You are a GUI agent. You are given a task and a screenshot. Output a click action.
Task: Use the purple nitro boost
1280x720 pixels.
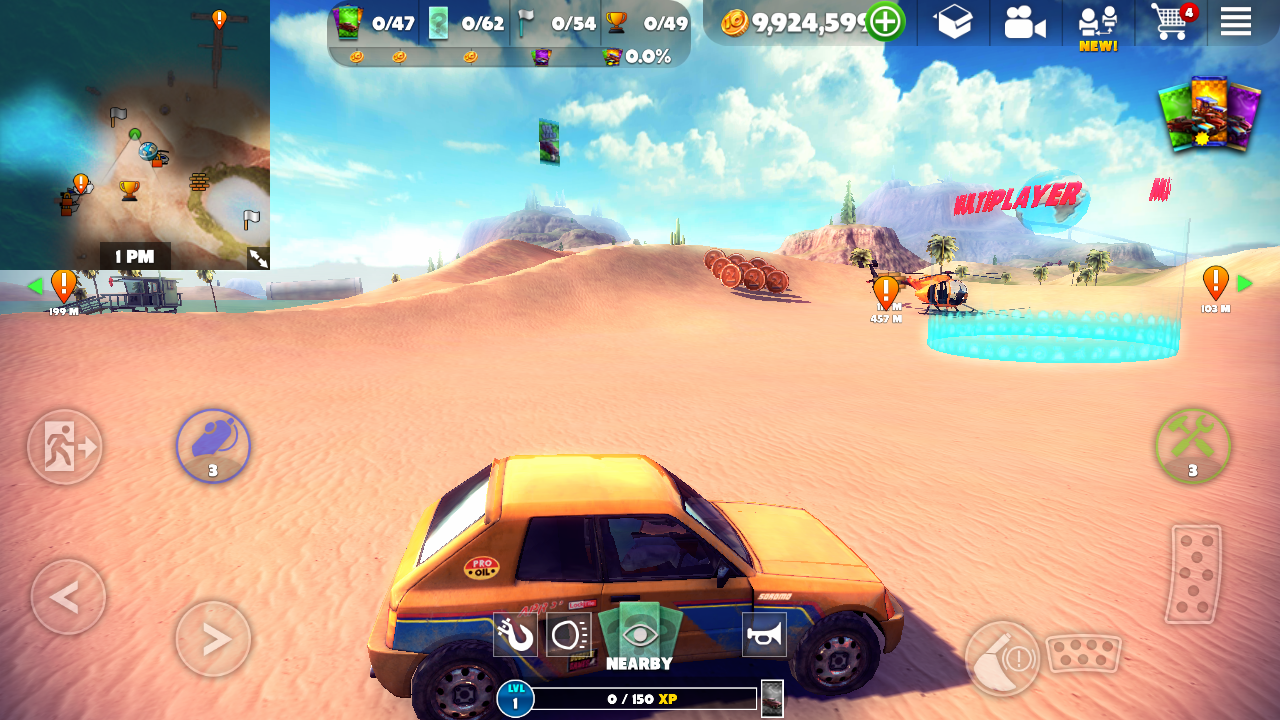[213, 446]
